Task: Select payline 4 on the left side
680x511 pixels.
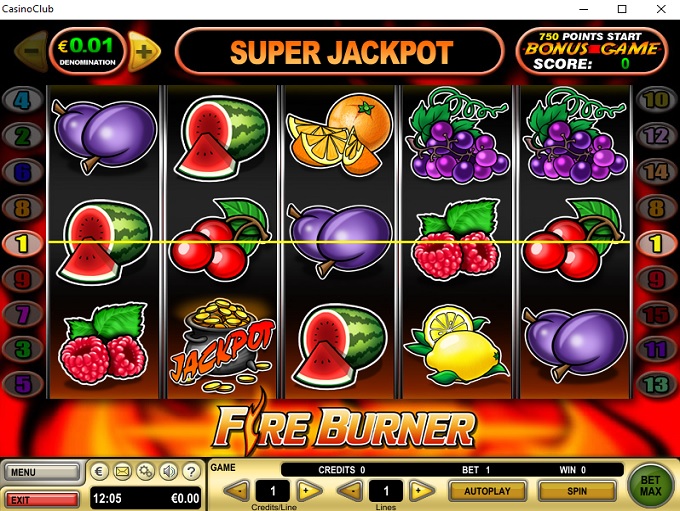Action: [x=23, y=100]
